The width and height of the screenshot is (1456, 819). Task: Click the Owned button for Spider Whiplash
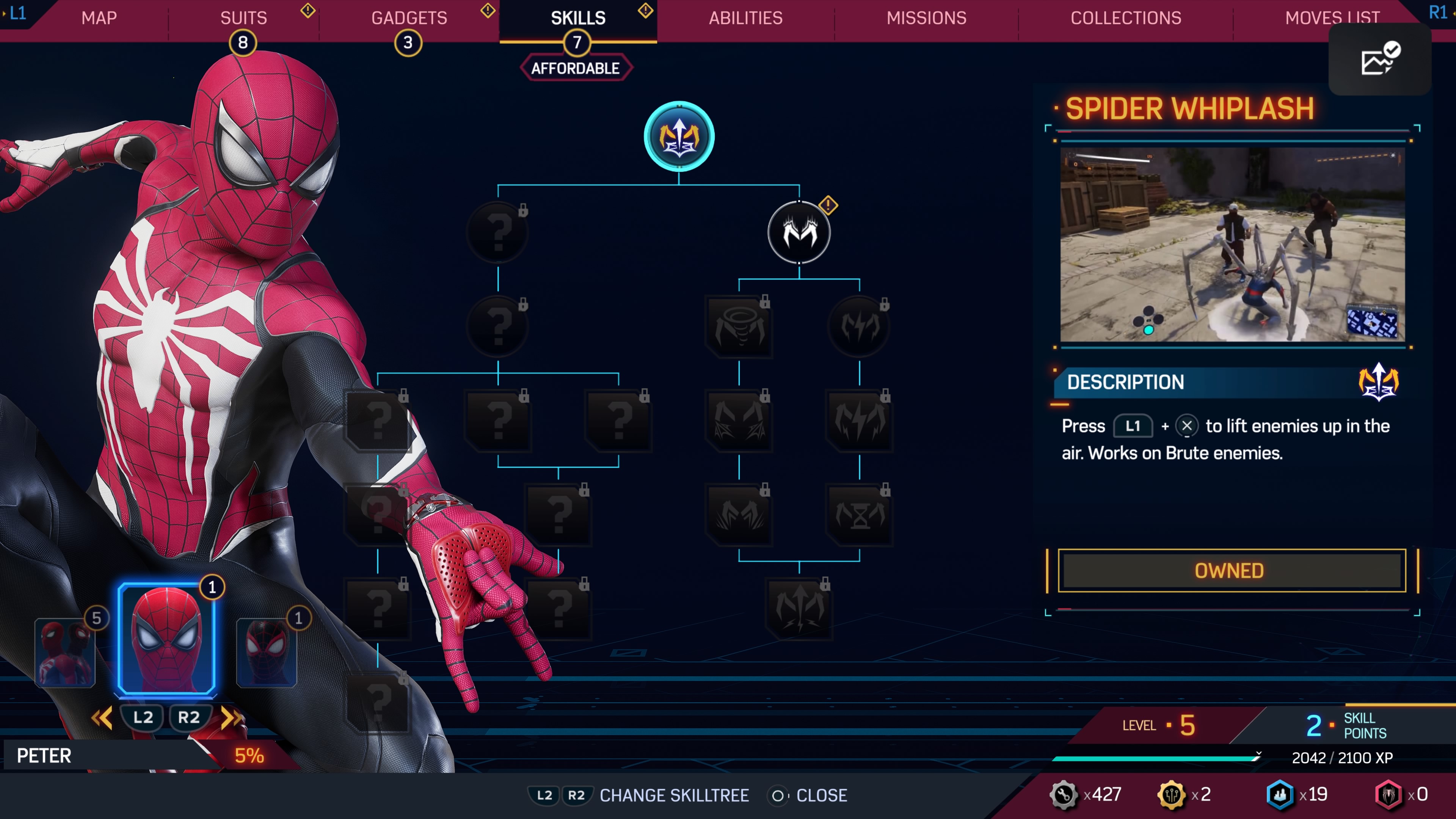(1231, 571)
